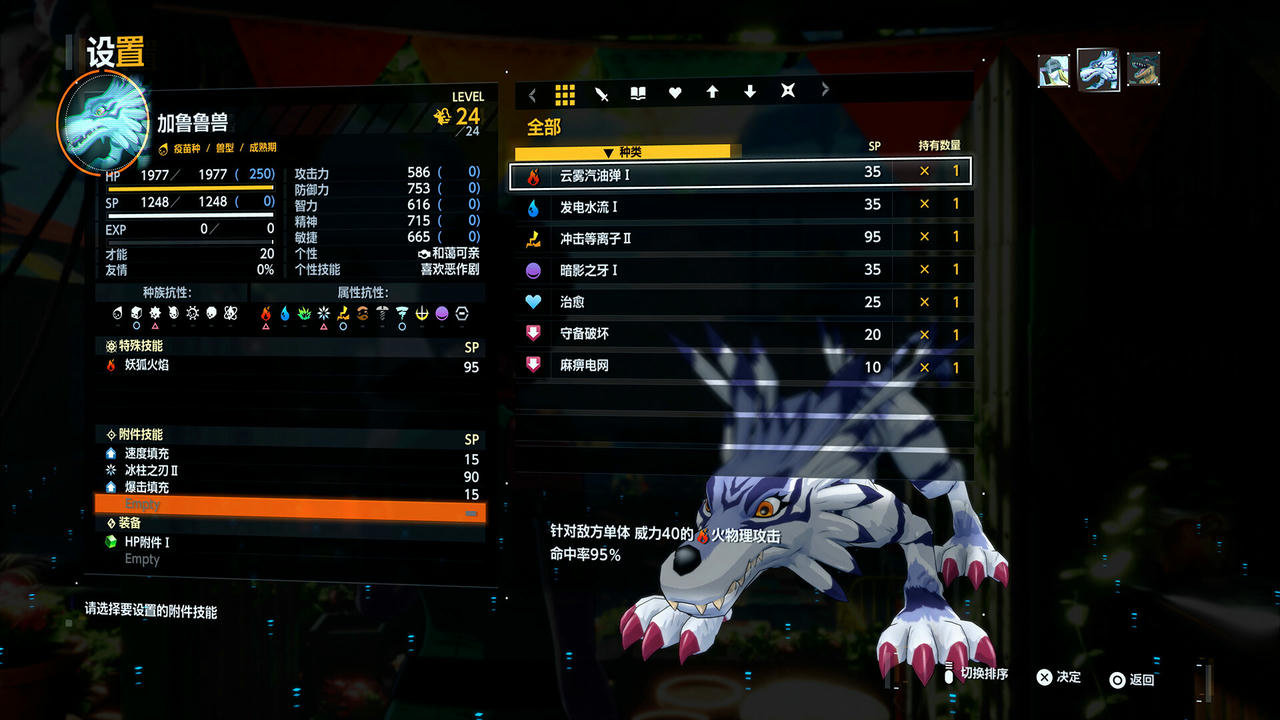
Task: Click 切换排序 to change sort order
Action: point(985,675)
